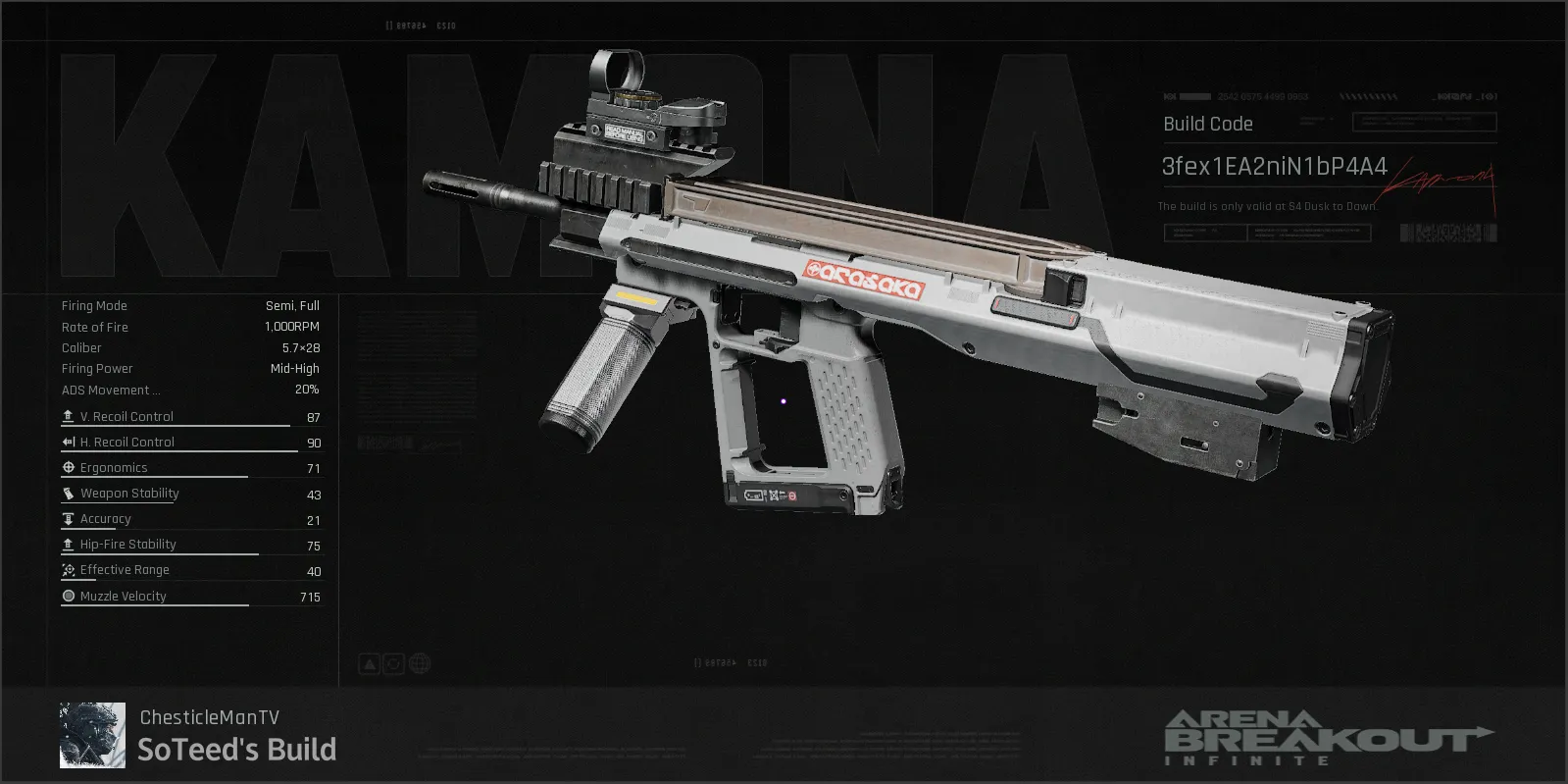This screenshot has height=784, width=1568.
Task: Click the H. Recoil Control arrow icon
Action: [x=68, y=441]
